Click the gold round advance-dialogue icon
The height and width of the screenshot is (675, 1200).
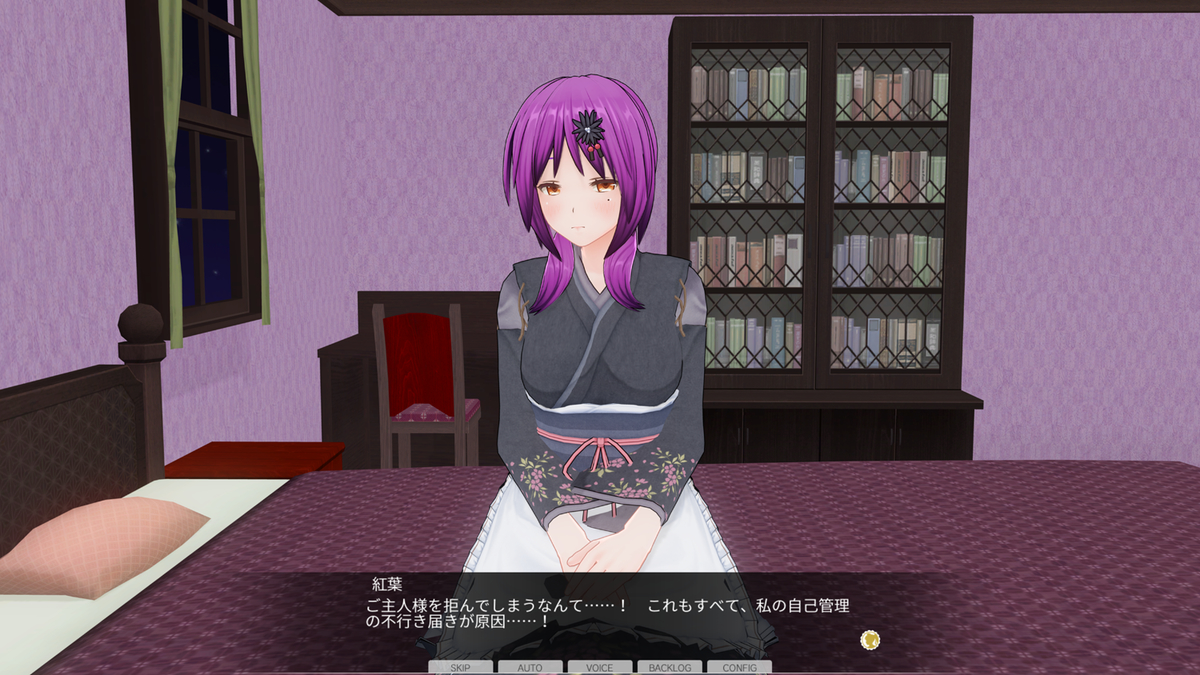pos(870,639)
